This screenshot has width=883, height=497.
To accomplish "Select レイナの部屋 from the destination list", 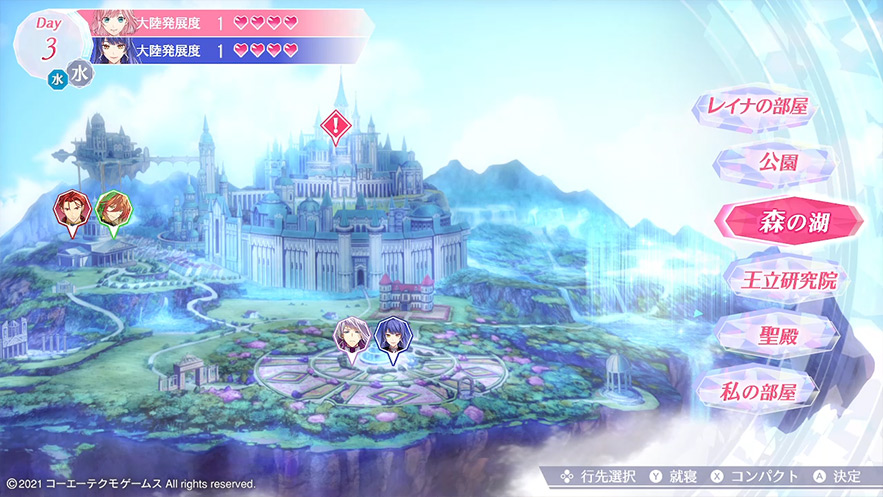I will coord(756,107).
